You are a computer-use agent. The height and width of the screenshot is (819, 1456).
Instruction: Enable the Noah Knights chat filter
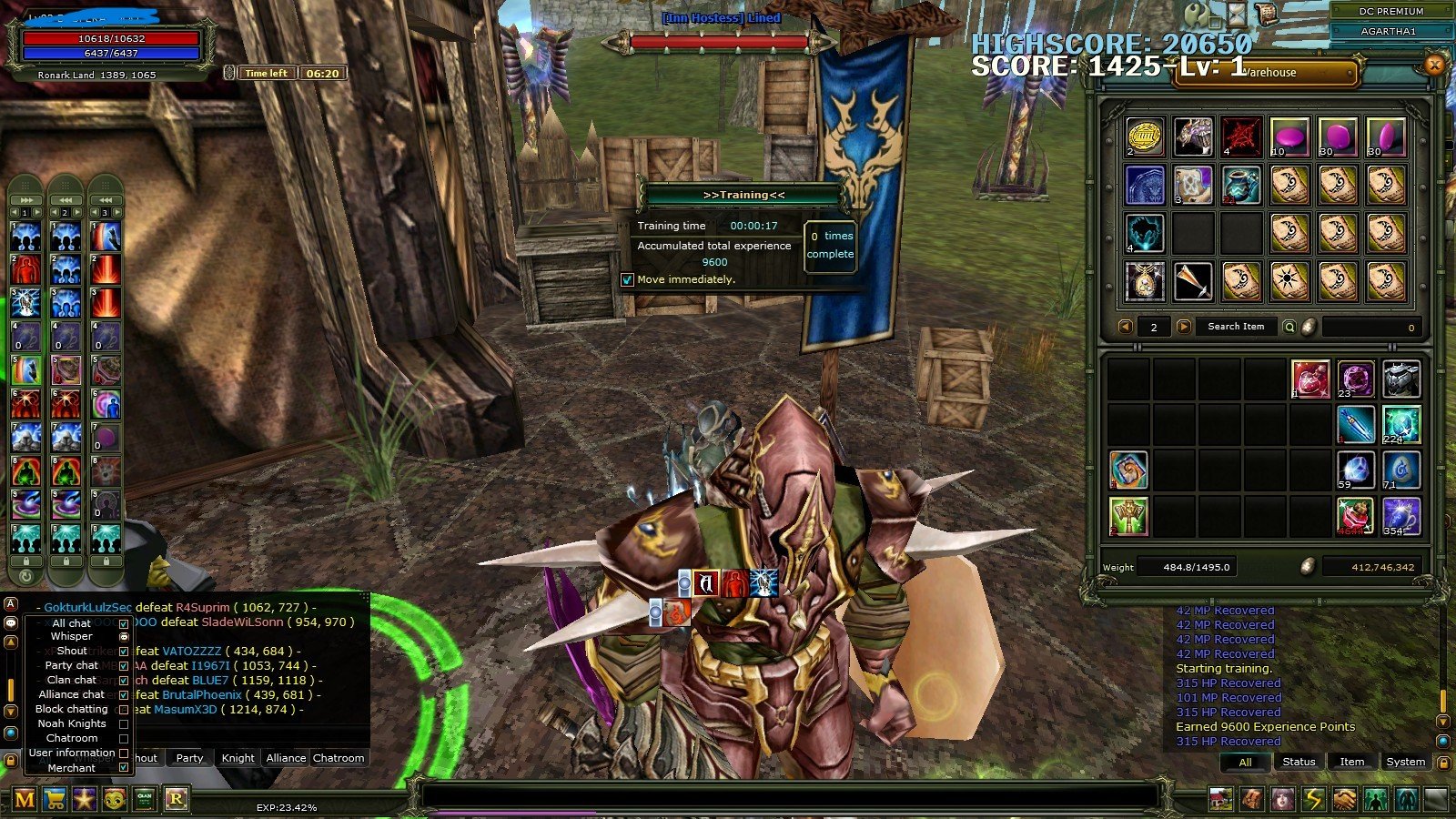pos(124,724)
